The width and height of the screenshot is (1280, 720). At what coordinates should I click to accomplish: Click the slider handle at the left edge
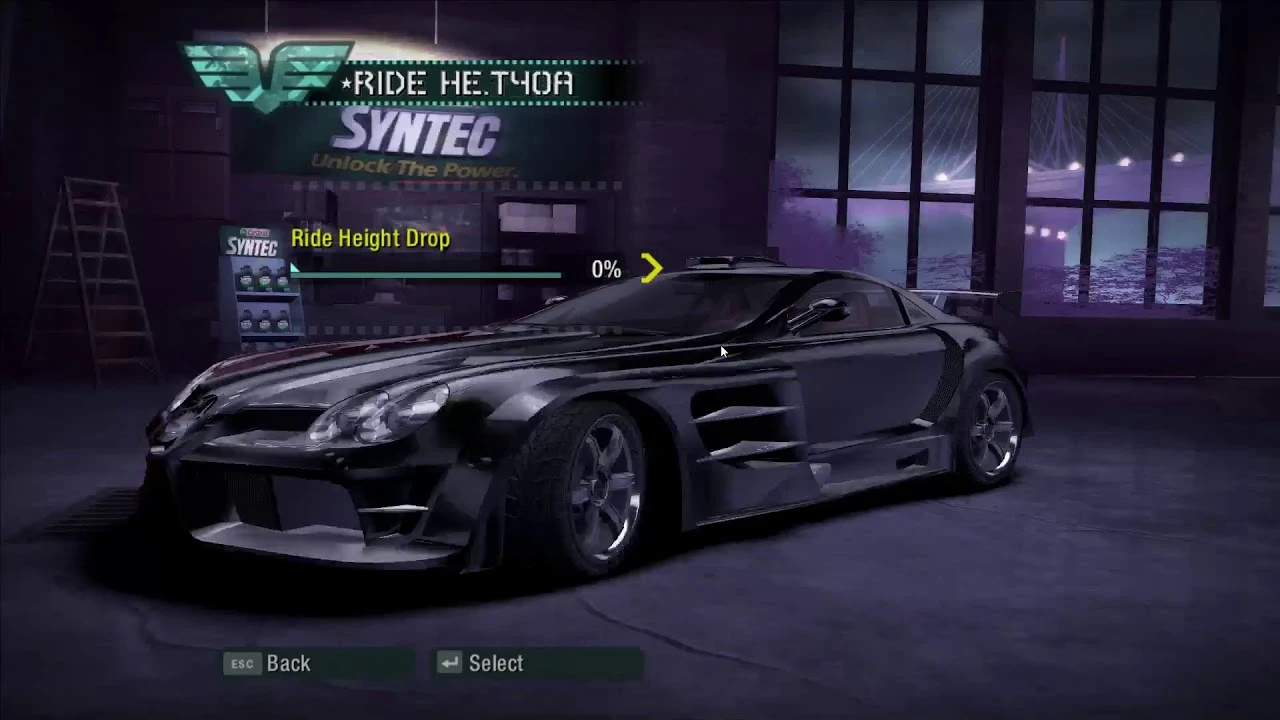click(x=295, y=270)
